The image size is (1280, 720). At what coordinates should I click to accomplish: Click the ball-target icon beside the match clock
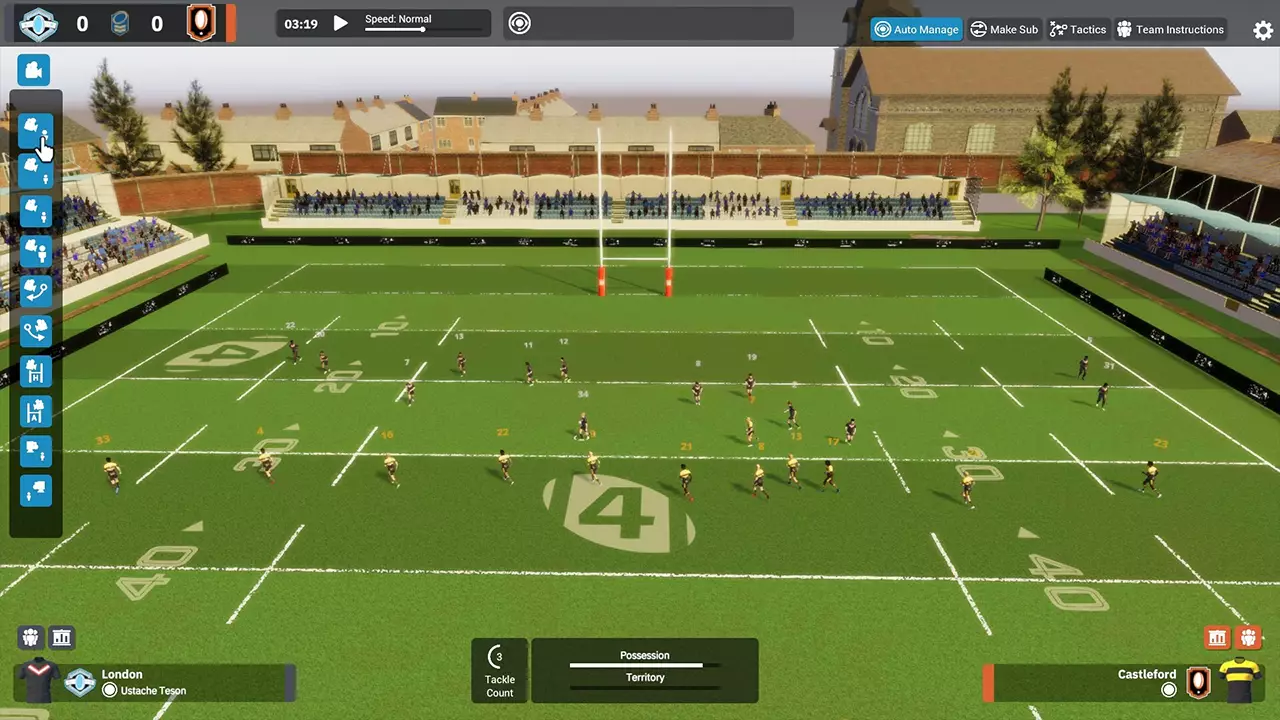pyautogui.click(x=518, y=22)
